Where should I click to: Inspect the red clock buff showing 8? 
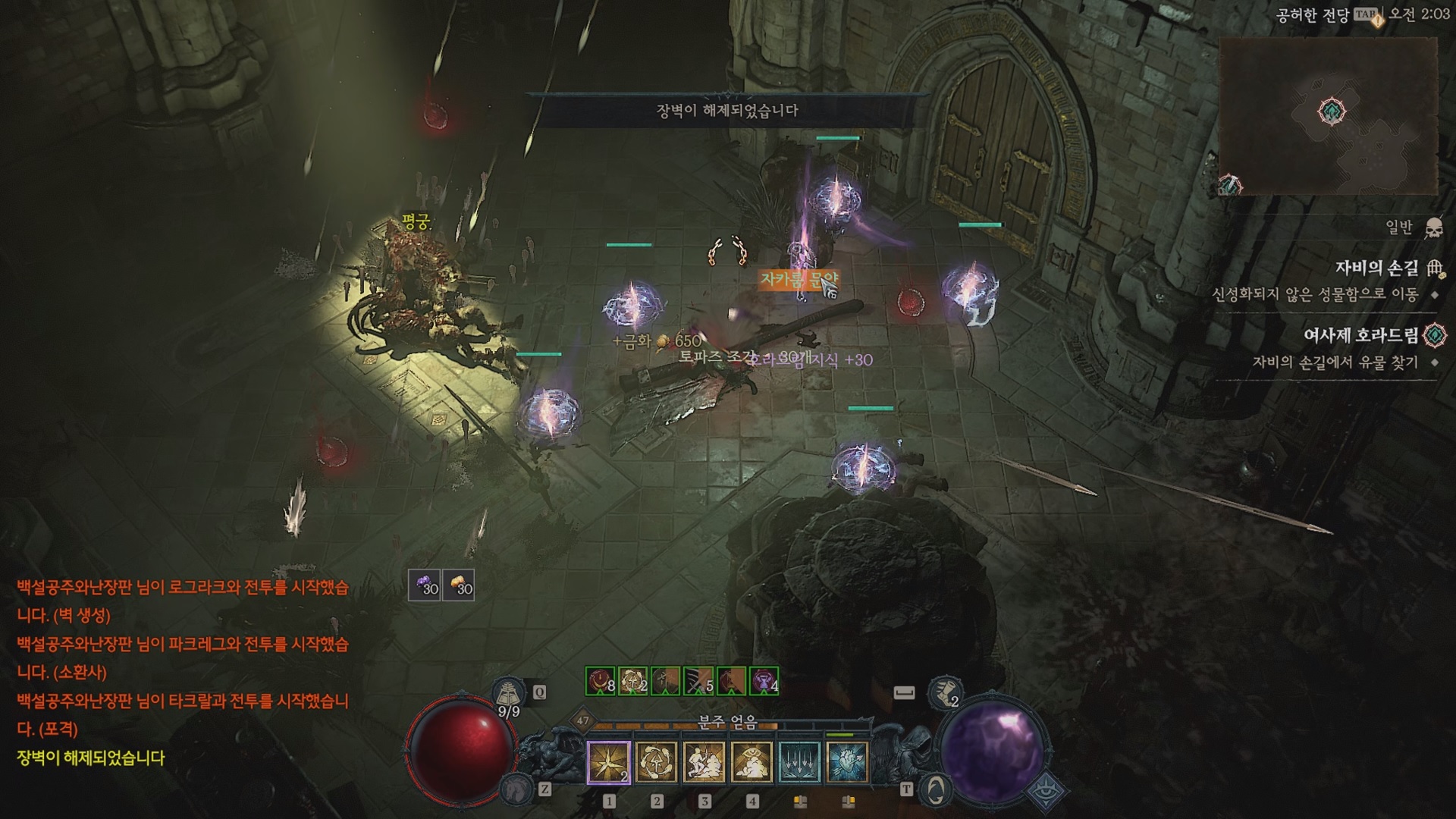click(601, 681)
